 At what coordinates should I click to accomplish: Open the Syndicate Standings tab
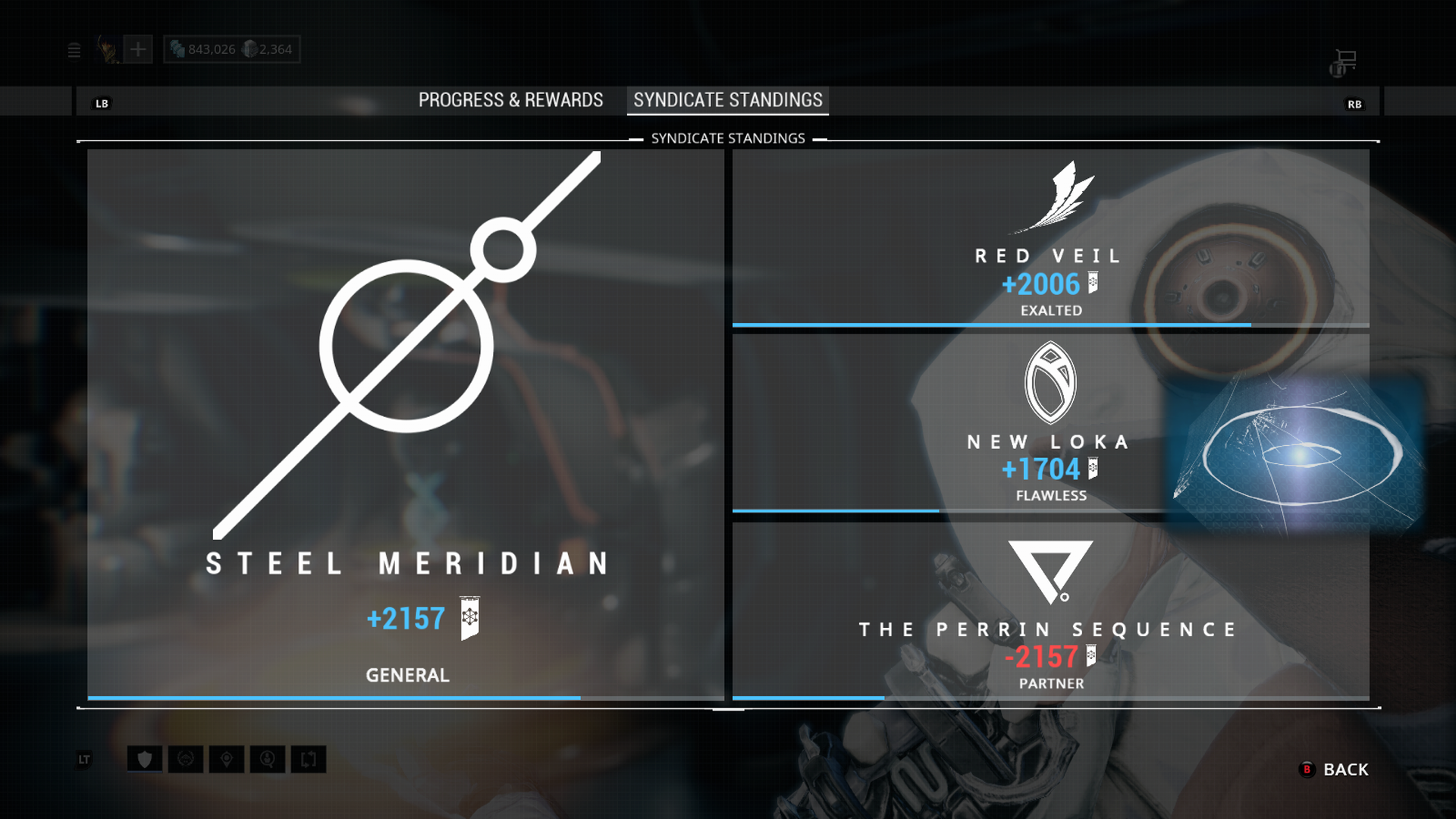point(725,99)
